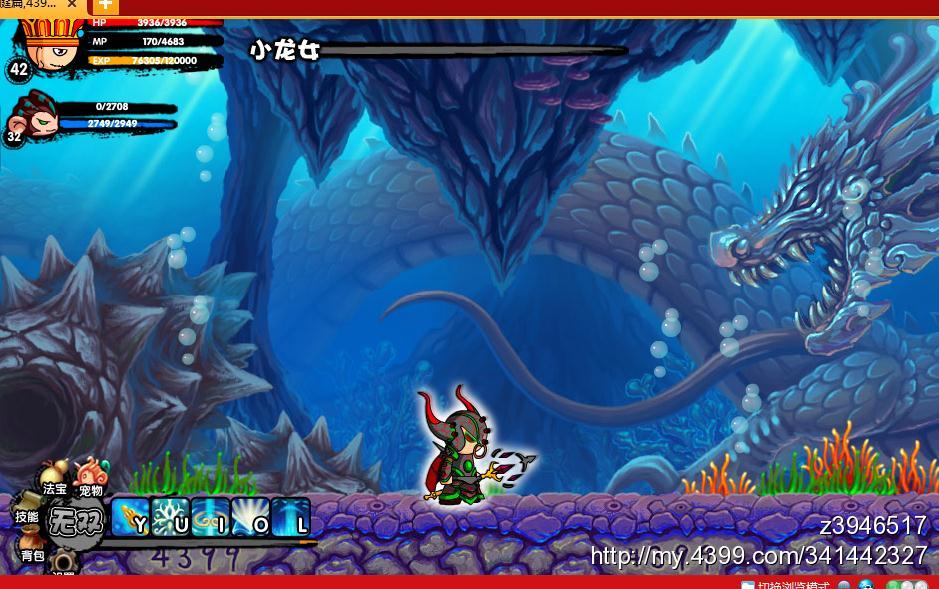Use the blue water pillar skill (L)
Viewport: 939px width, 589px height.
click(x=290, y=517)
